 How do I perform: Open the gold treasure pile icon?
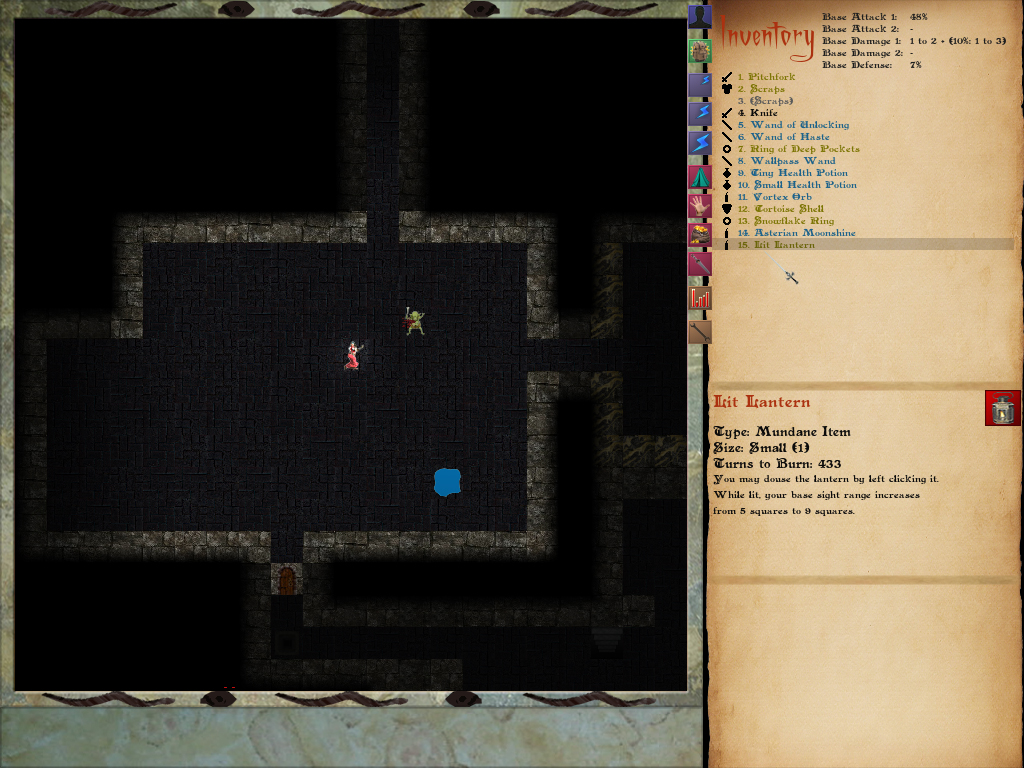700,235
